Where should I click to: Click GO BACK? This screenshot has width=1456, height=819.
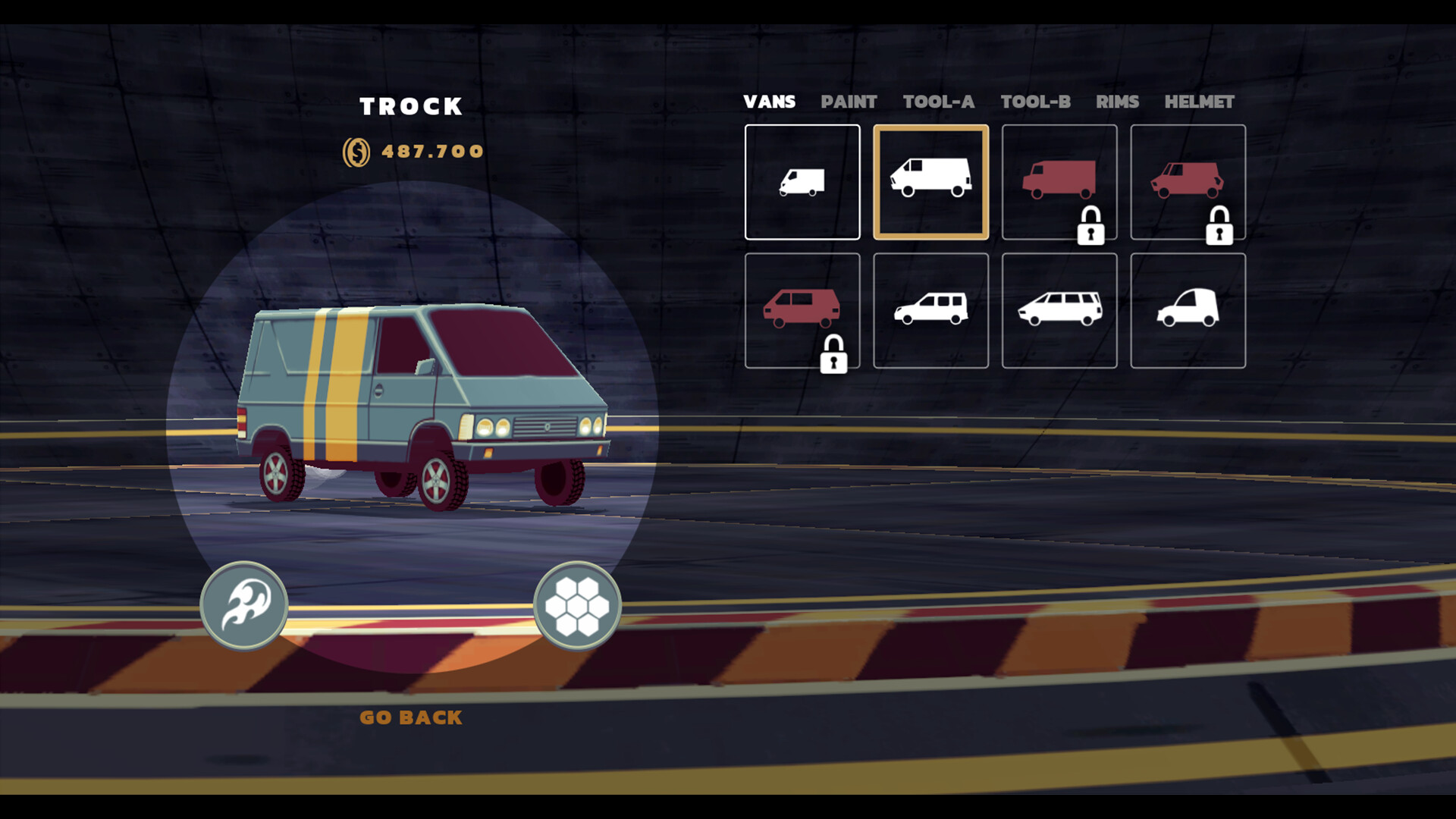[412, 717]
